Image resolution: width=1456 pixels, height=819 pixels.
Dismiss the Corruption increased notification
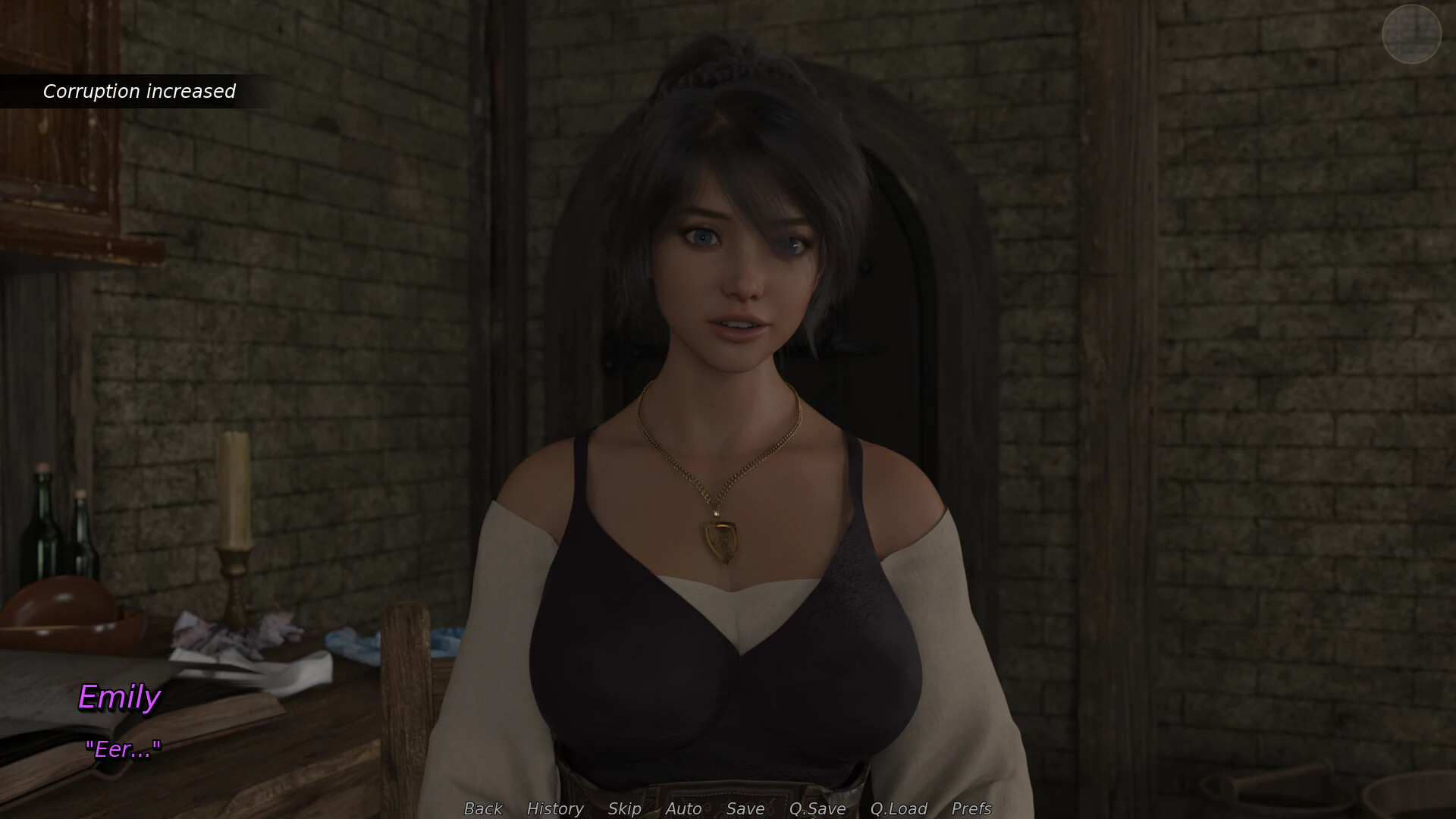coord(140,91)
